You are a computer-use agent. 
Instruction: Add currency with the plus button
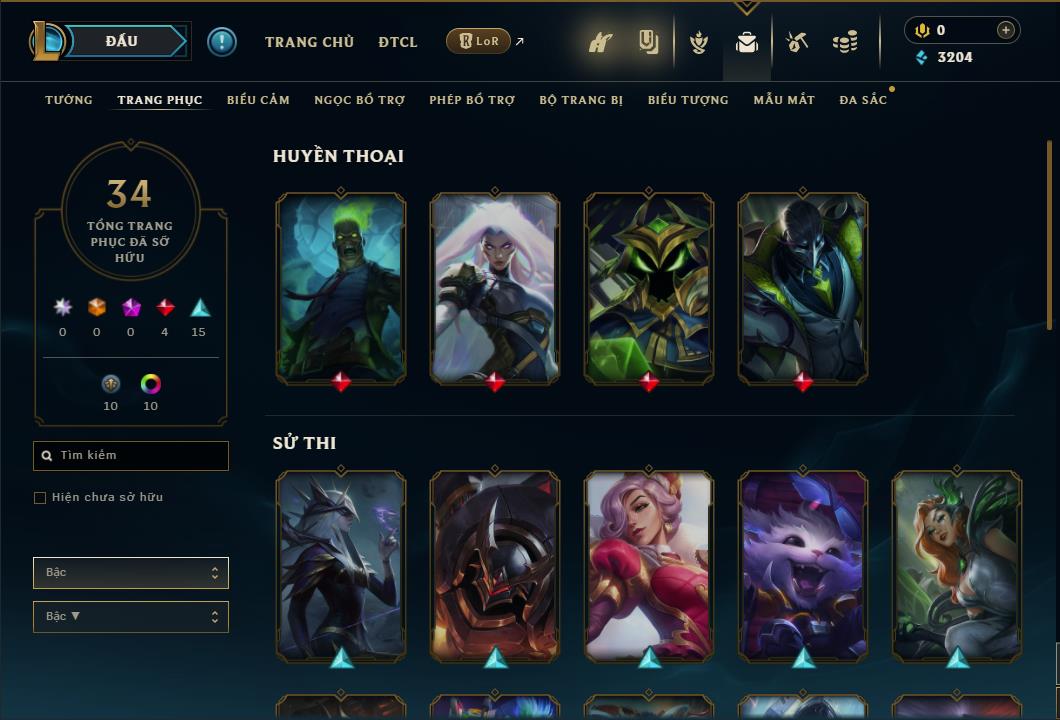(x=1006, y=30)
